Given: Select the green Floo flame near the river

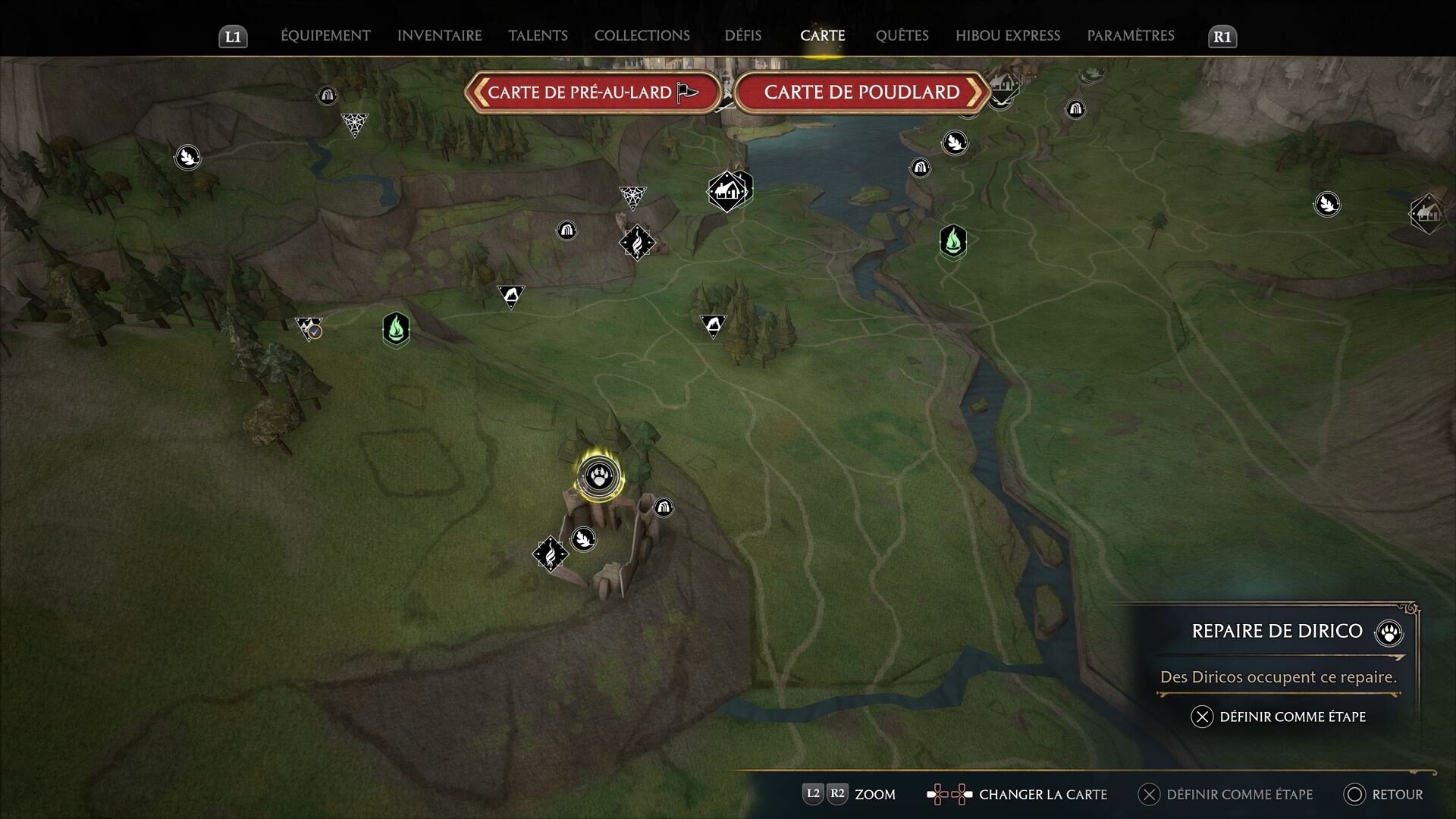Looking at the screenshot, I should pyautogui.click(x=953, y=242).
